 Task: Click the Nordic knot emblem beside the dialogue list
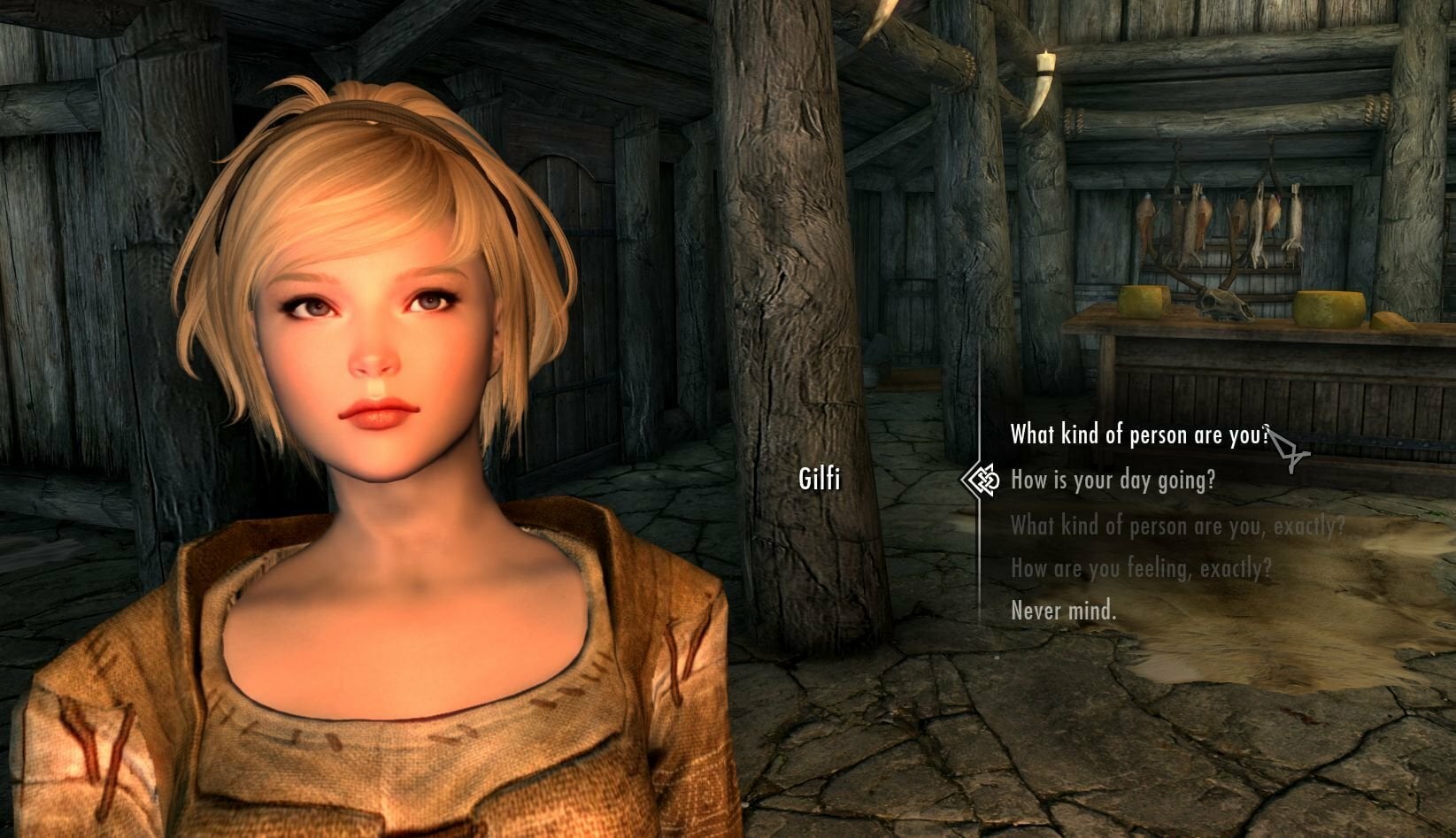[x=979, y=481]
